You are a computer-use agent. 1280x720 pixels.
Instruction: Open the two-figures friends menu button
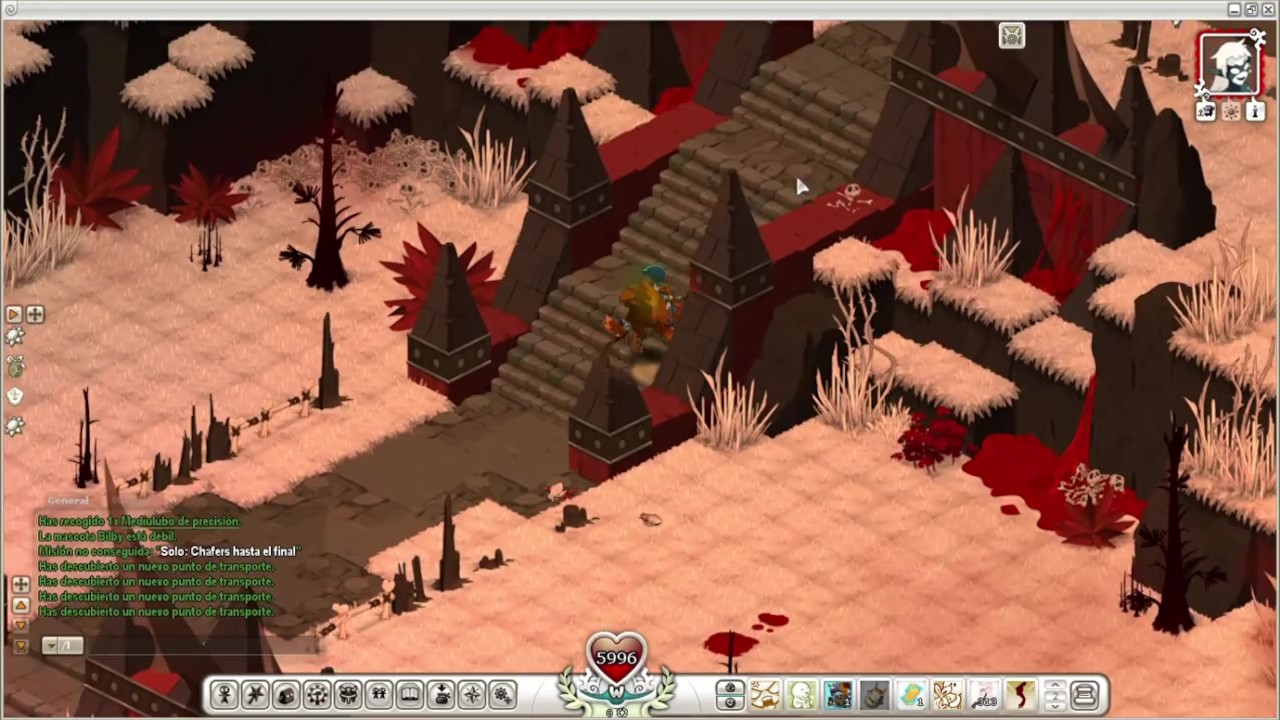pos(379,695)
